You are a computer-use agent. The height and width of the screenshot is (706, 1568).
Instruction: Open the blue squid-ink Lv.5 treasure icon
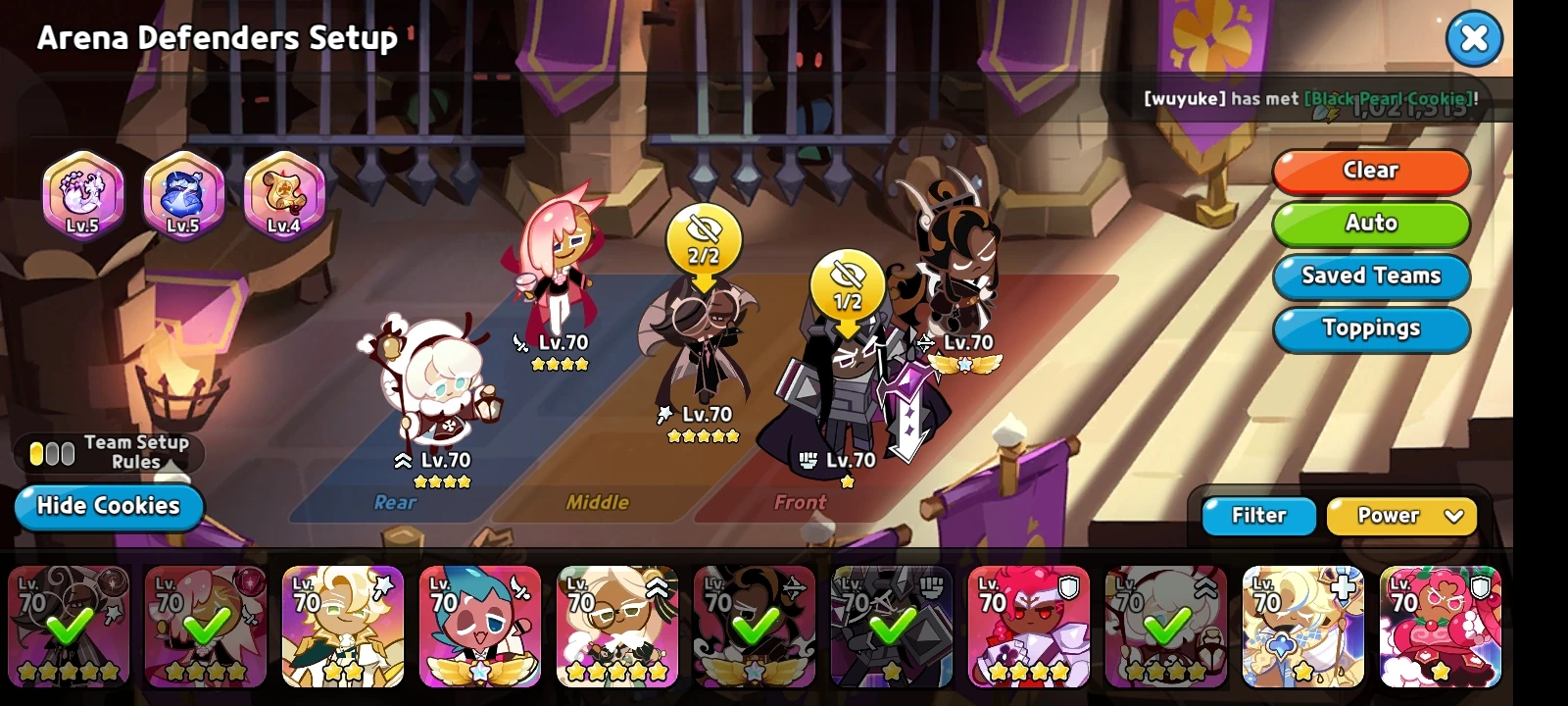click(182, 194)
